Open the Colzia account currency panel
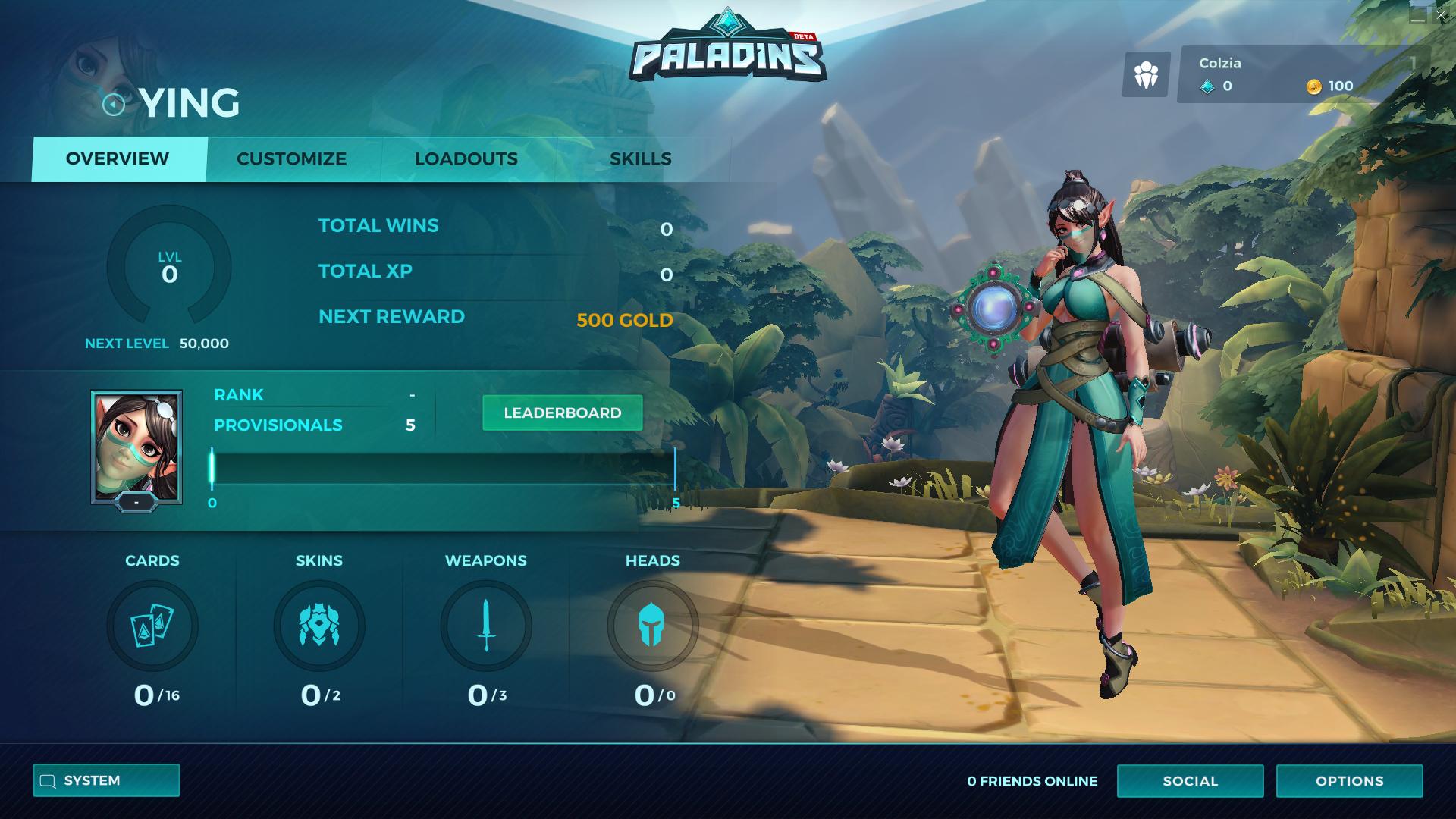Image resolution: width=1456 pixels, height=819 pixels. [1303, 74]
